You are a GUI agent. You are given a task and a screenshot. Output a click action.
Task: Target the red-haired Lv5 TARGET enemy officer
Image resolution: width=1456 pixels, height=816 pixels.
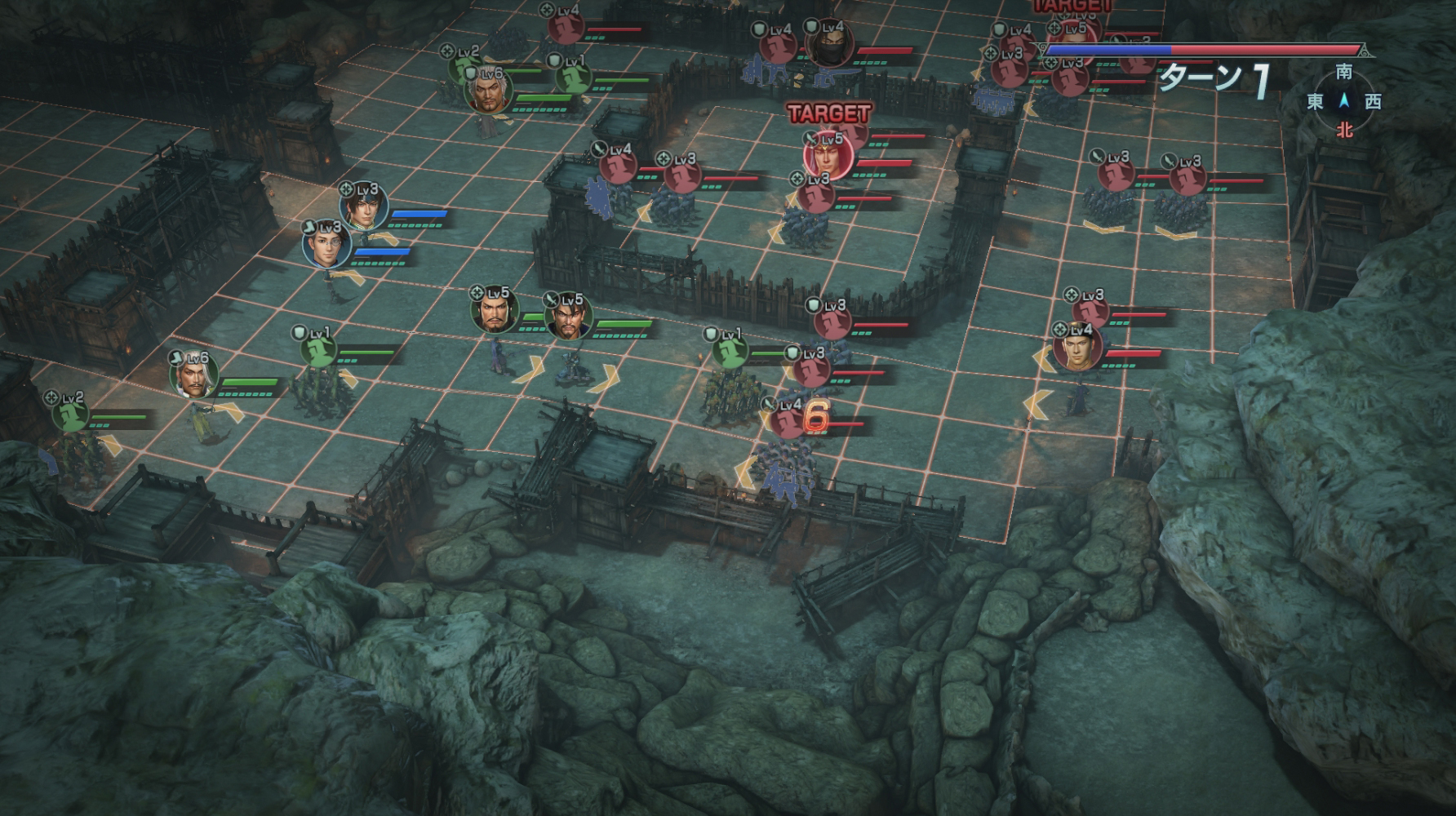point(828,153)
